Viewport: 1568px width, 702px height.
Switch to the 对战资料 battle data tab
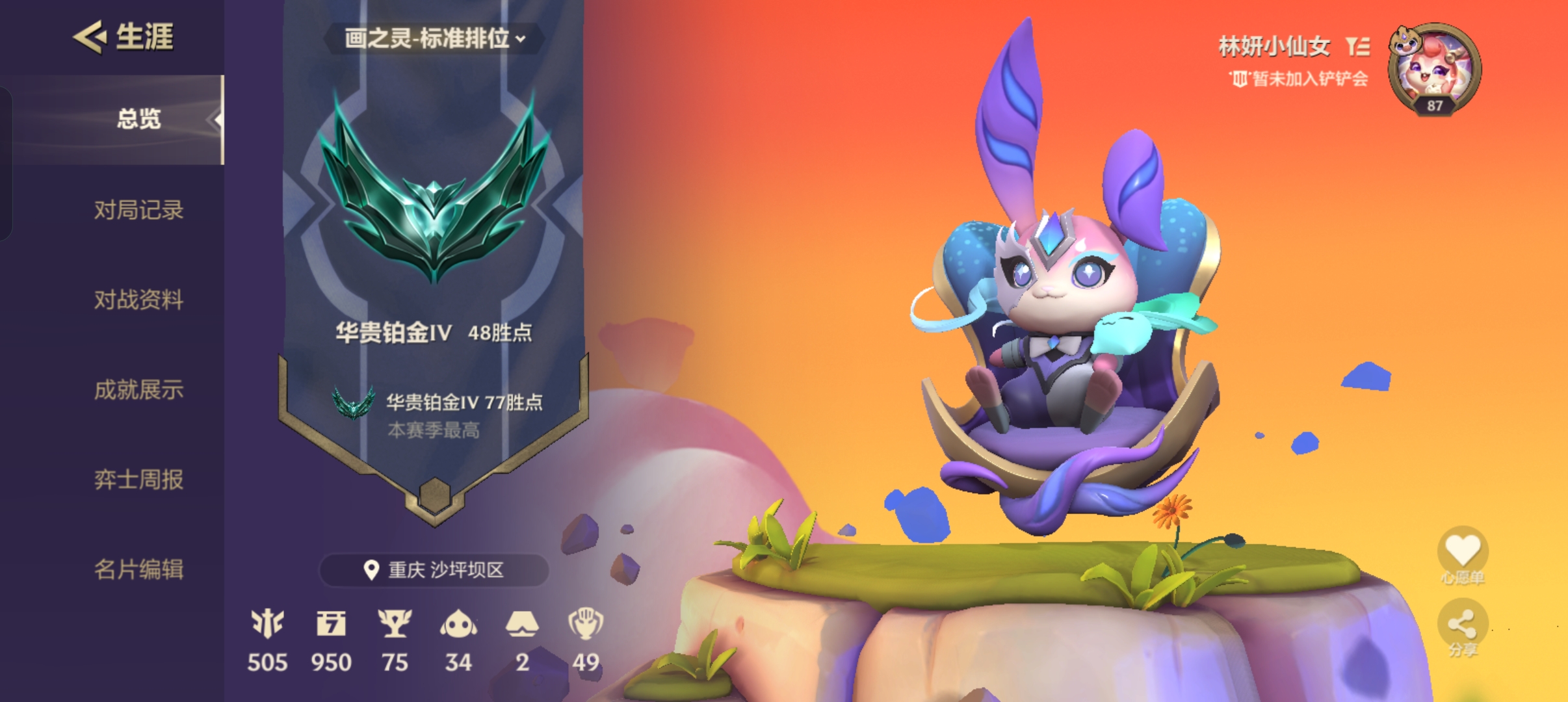point(138,300)
